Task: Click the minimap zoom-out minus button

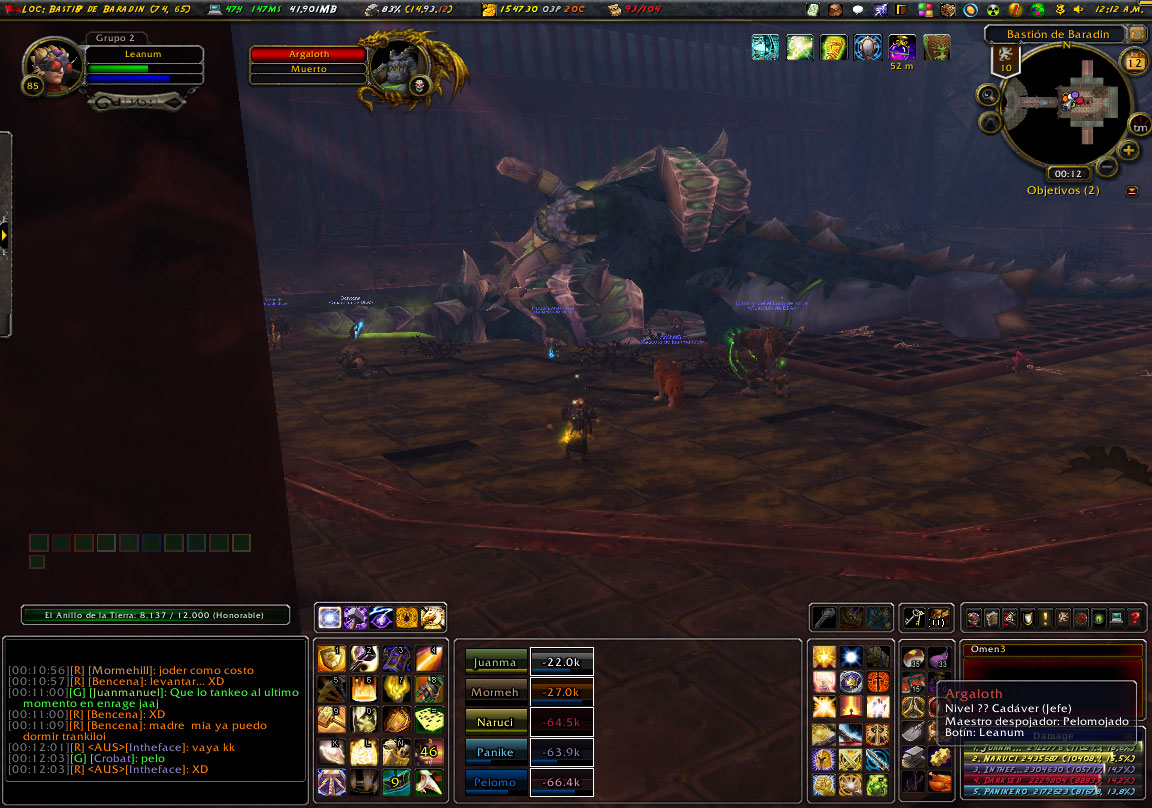Action: [x=1108, y=166]
